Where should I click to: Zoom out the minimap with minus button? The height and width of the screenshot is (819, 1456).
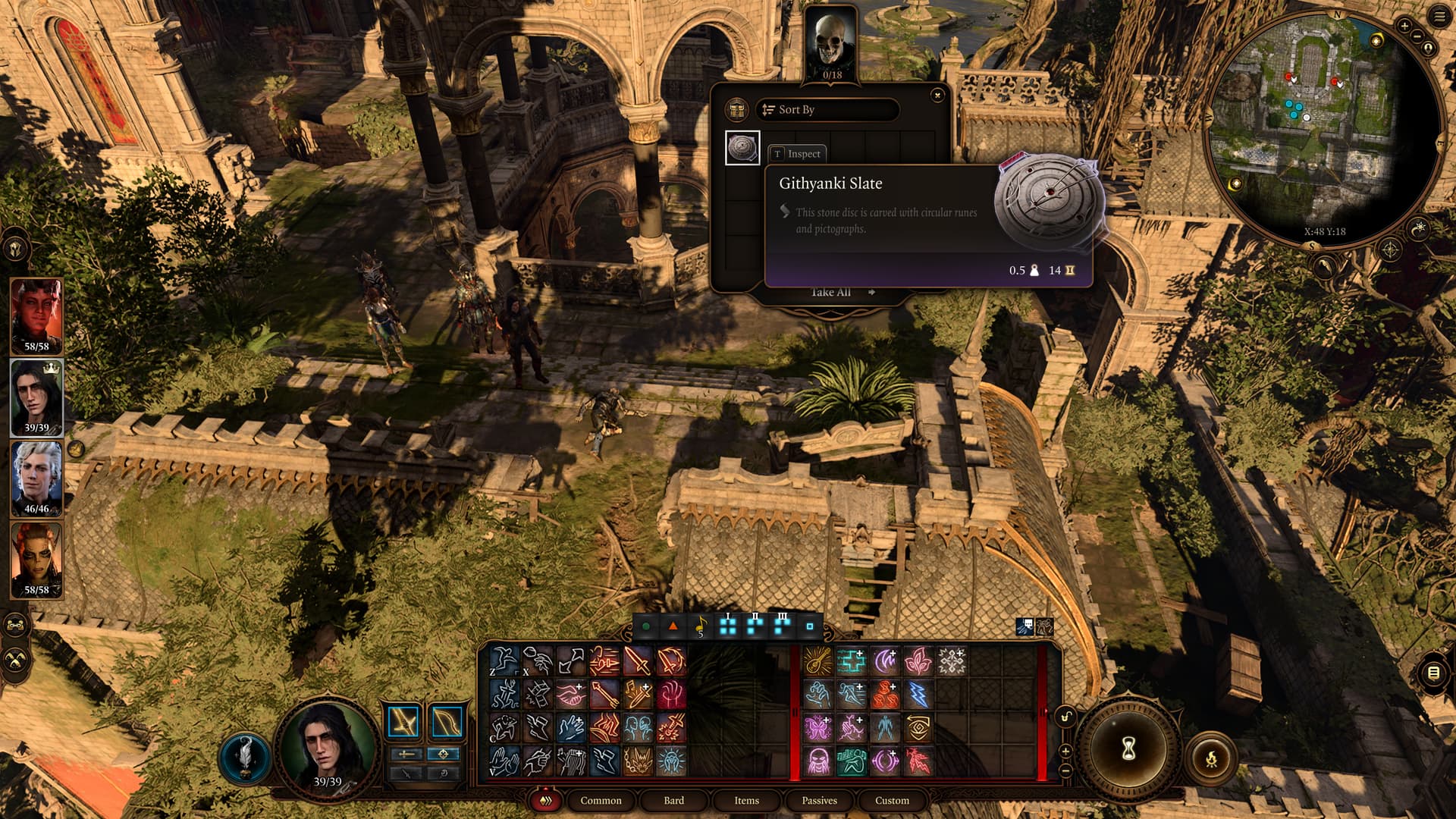(1417, 36)
